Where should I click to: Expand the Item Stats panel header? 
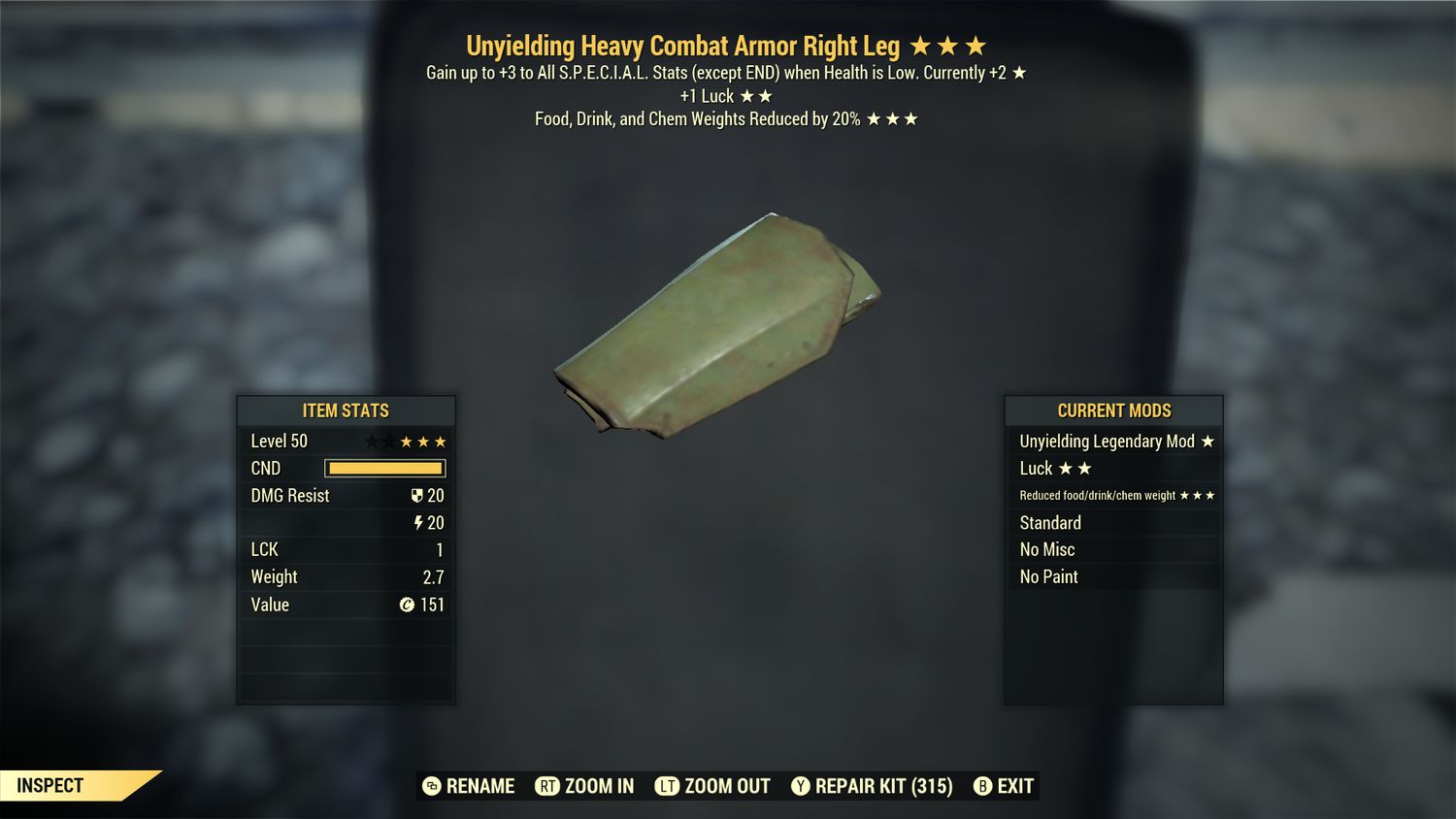346,410
